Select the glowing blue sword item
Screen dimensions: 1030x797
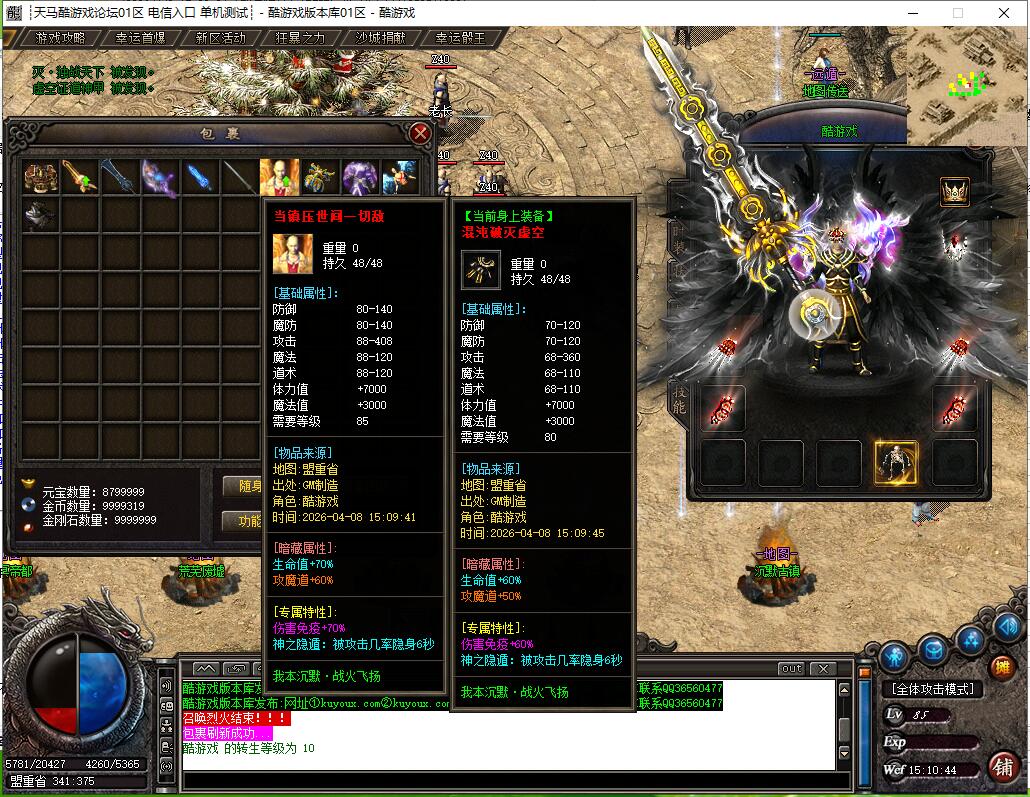pos(199,177)
